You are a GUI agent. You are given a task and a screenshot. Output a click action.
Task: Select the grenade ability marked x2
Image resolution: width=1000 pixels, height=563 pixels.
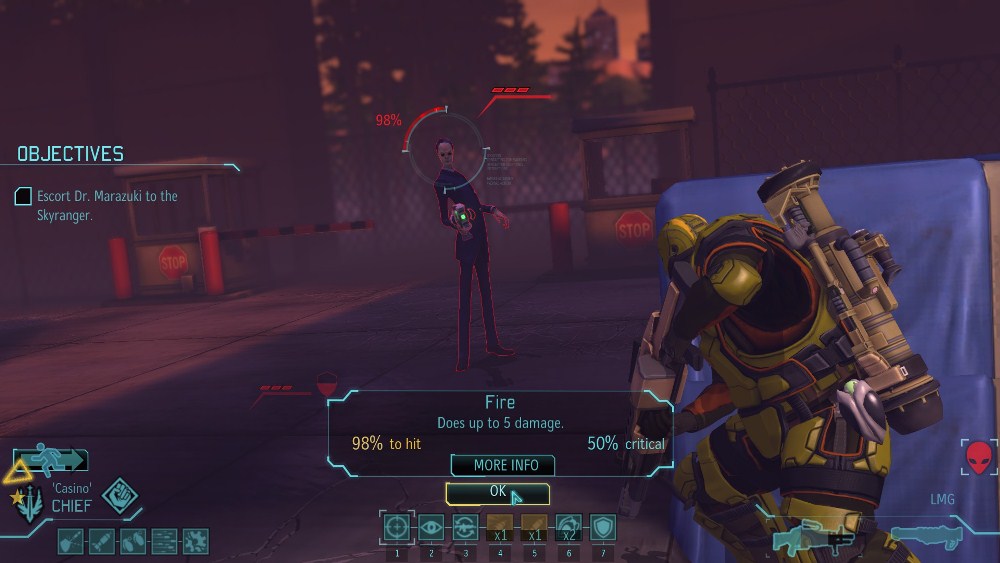click(x=568, y=527)
